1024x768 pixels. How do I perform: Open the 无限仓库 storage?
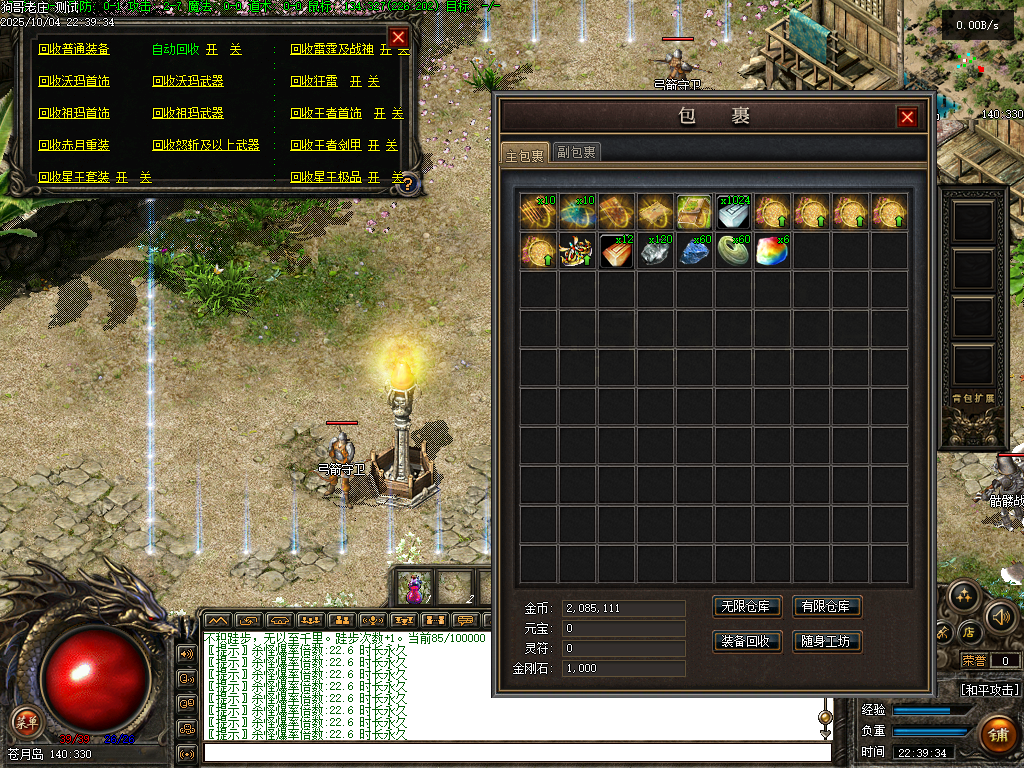click(746, 607)
